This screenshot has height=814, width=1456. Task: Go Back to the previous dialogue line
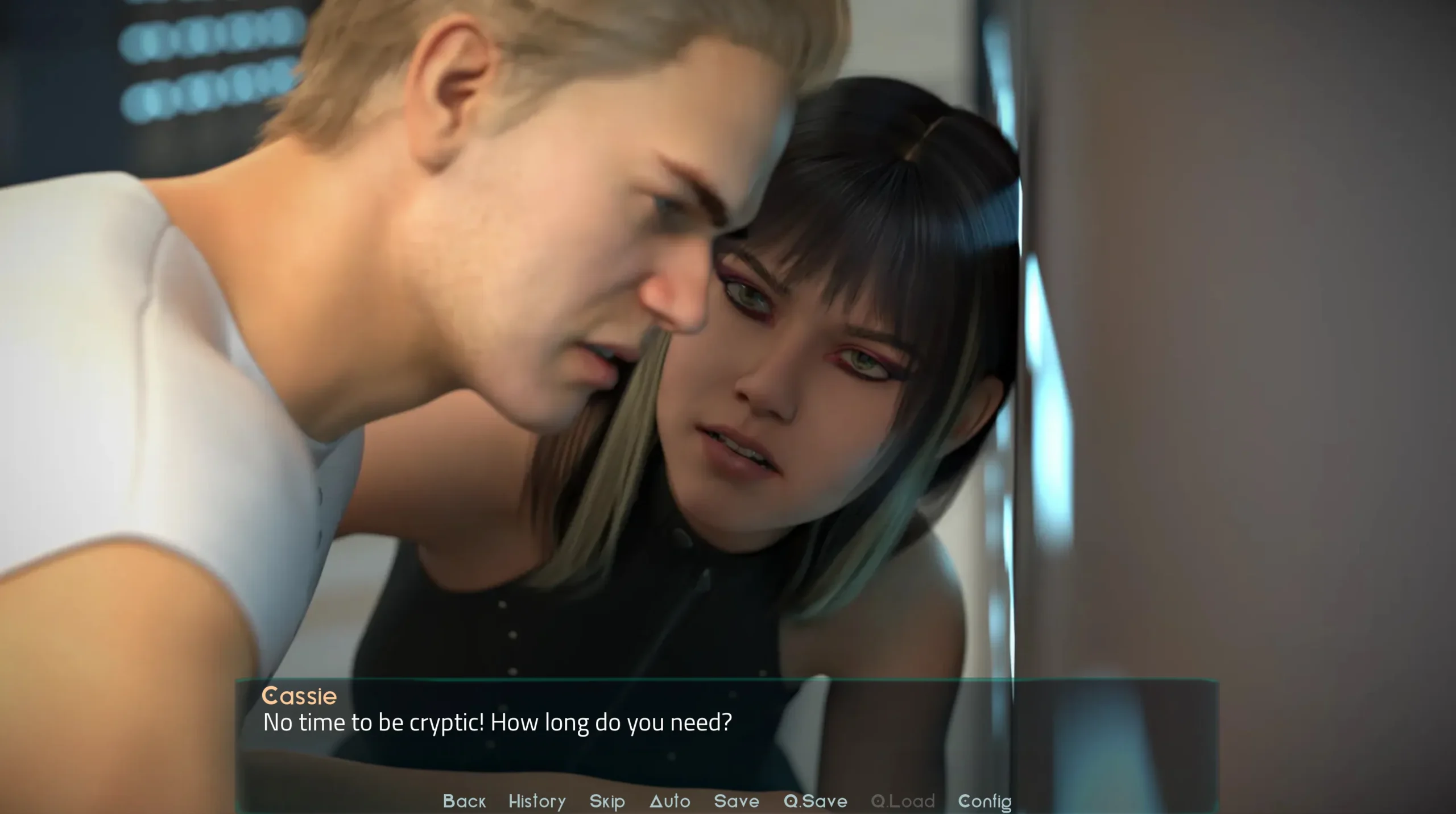(464, 801)
